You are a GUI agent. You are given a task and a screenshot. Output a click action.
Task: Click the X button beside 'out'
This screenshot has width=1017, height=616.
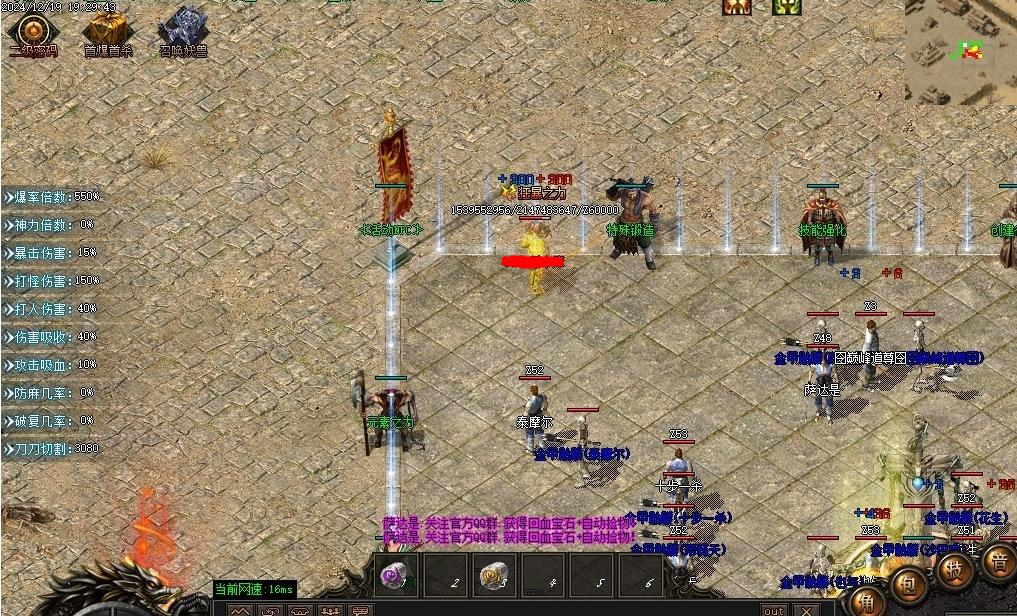pyautogui.click(x=807, y=610)
